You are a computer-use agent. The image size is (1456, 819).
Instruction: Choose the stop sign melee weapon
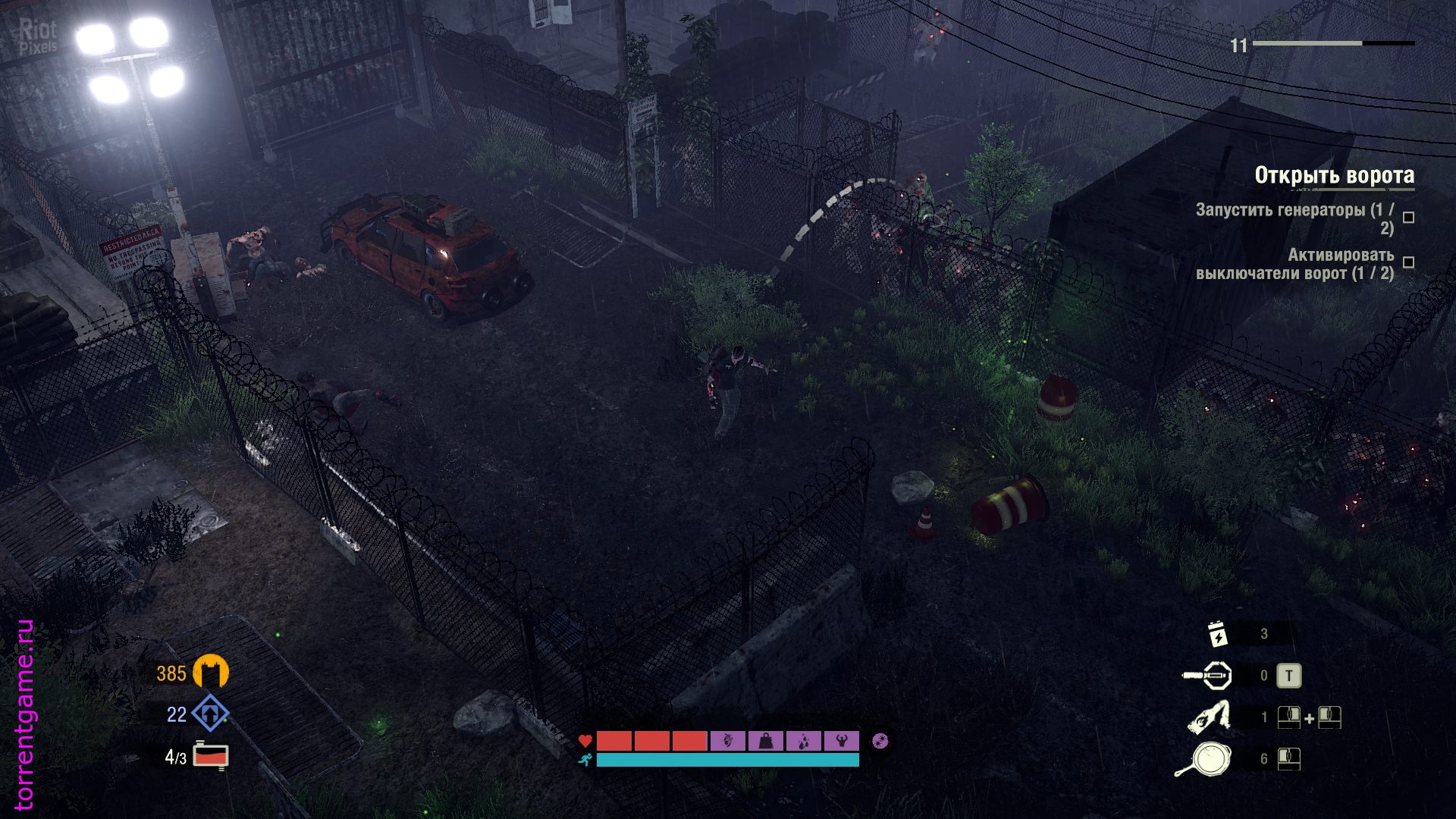point(1209,675)
